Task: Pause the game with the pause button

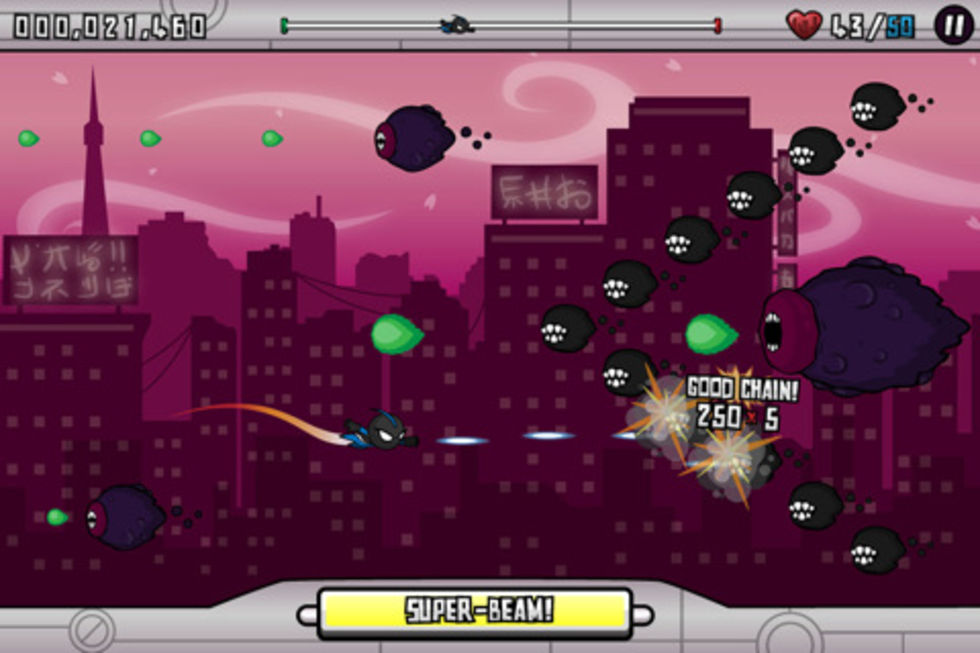Action: 954,25
